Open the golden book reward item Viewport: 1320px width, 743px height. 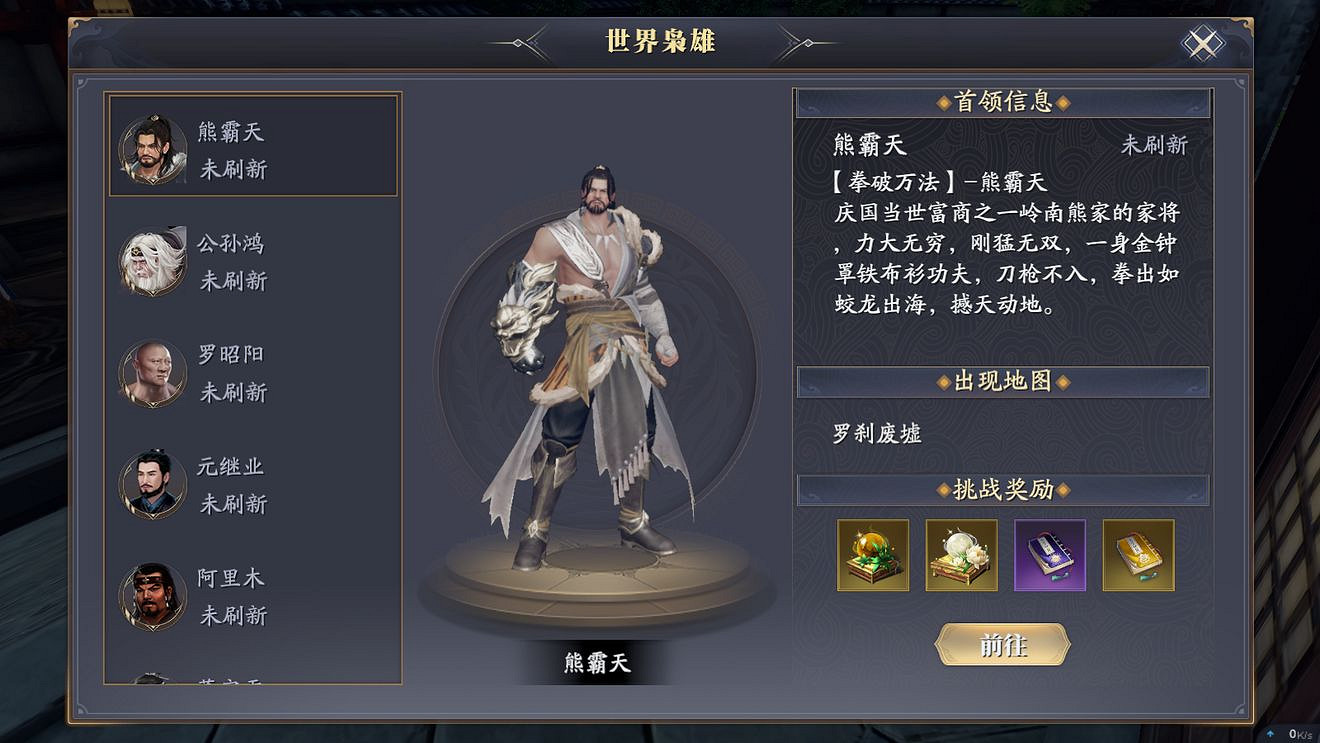tap(1138, 556)
